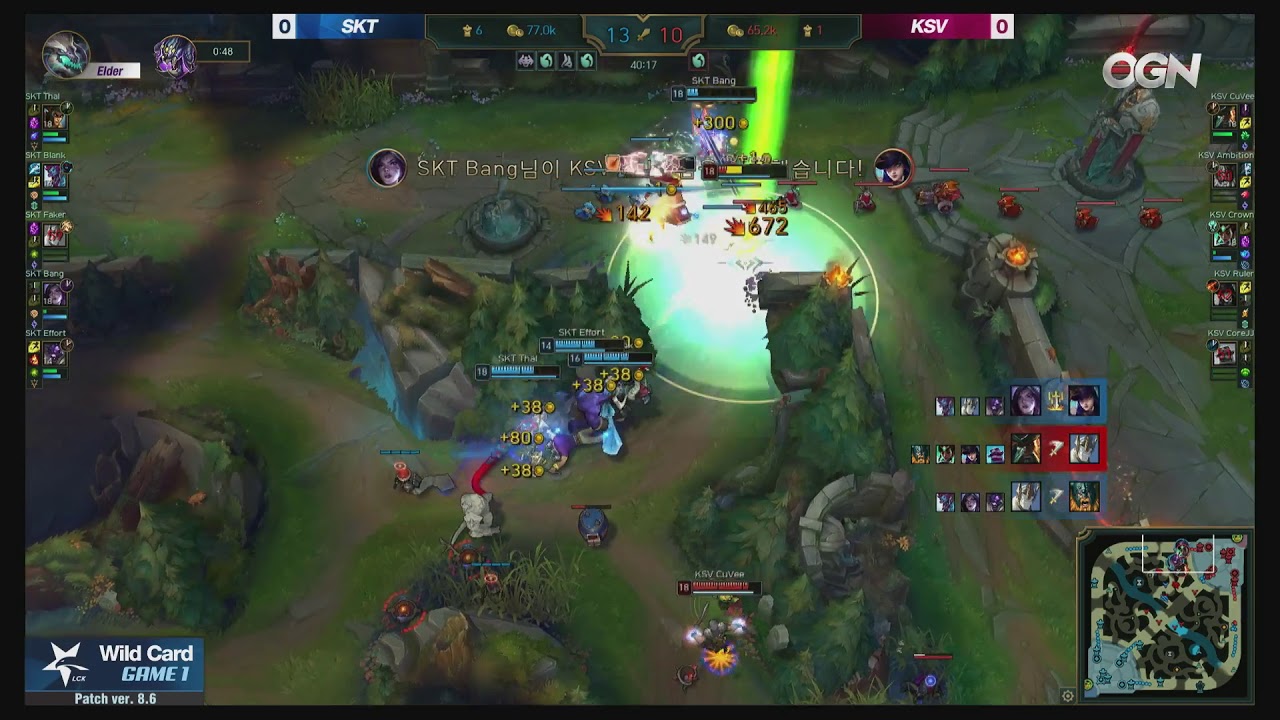Select the tower icon next to SKT's turret count

pos(468,29)
